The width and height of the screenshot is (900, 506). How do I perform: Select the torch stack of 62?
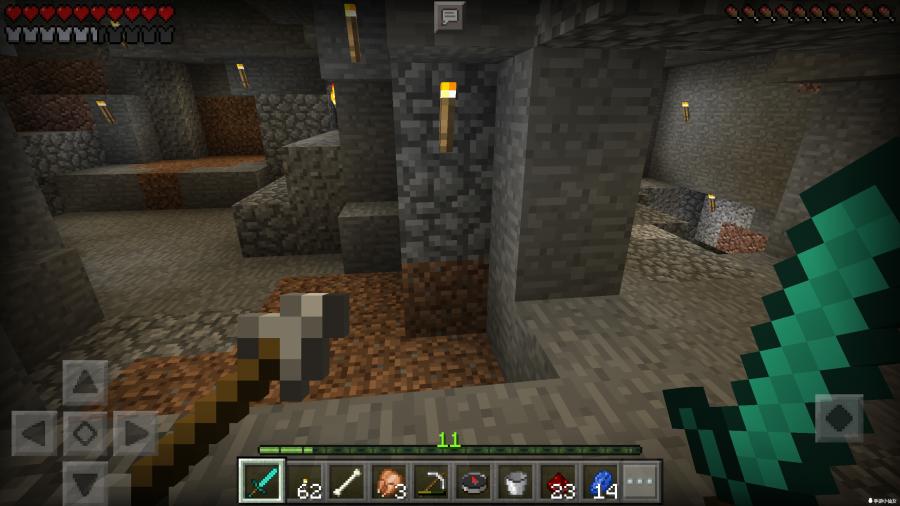click(303, 481)
